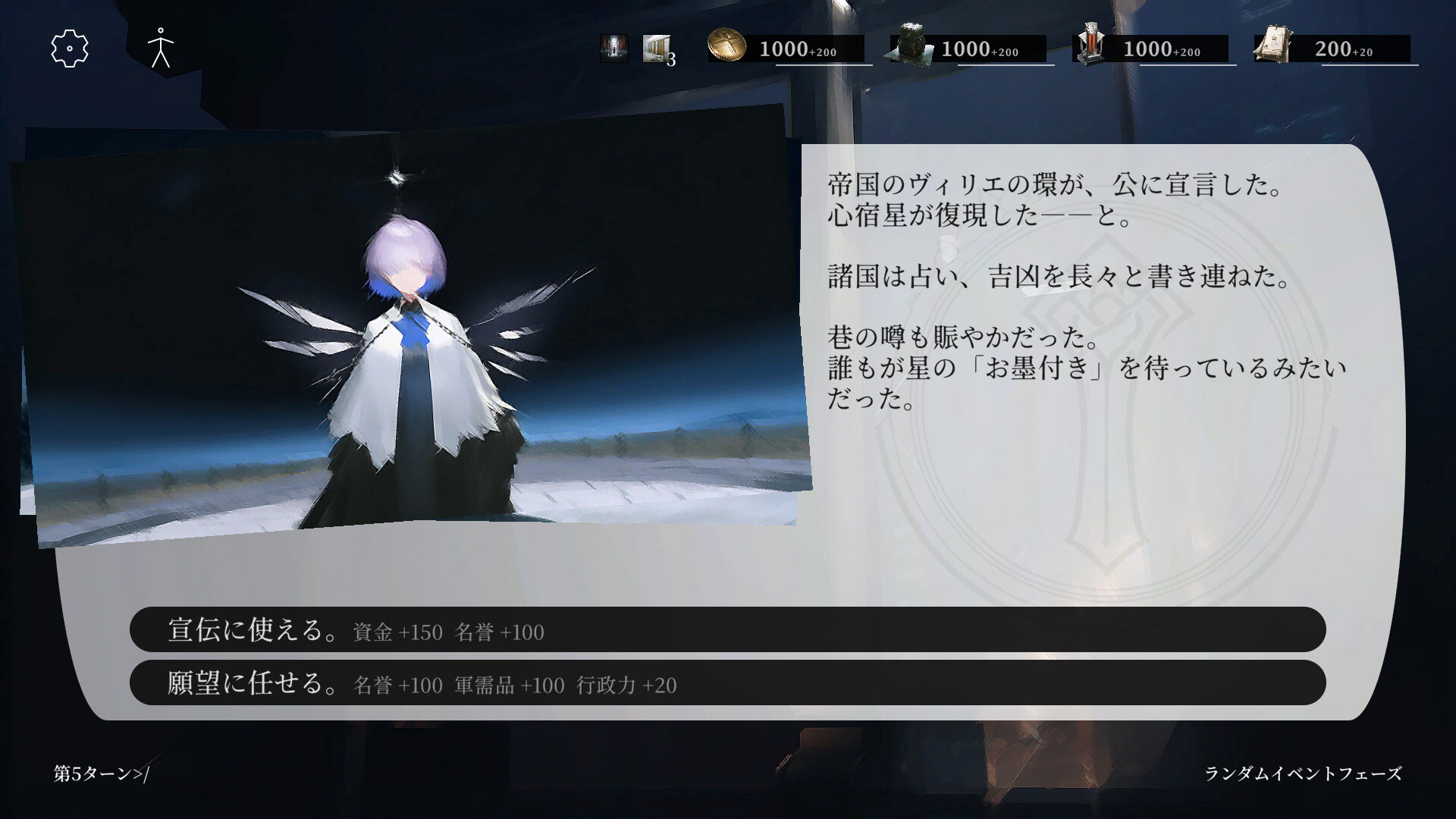Open the red-lit room thumbnail icon
1456x819 pixels.
pyautogui.click(x=613, y=48)
